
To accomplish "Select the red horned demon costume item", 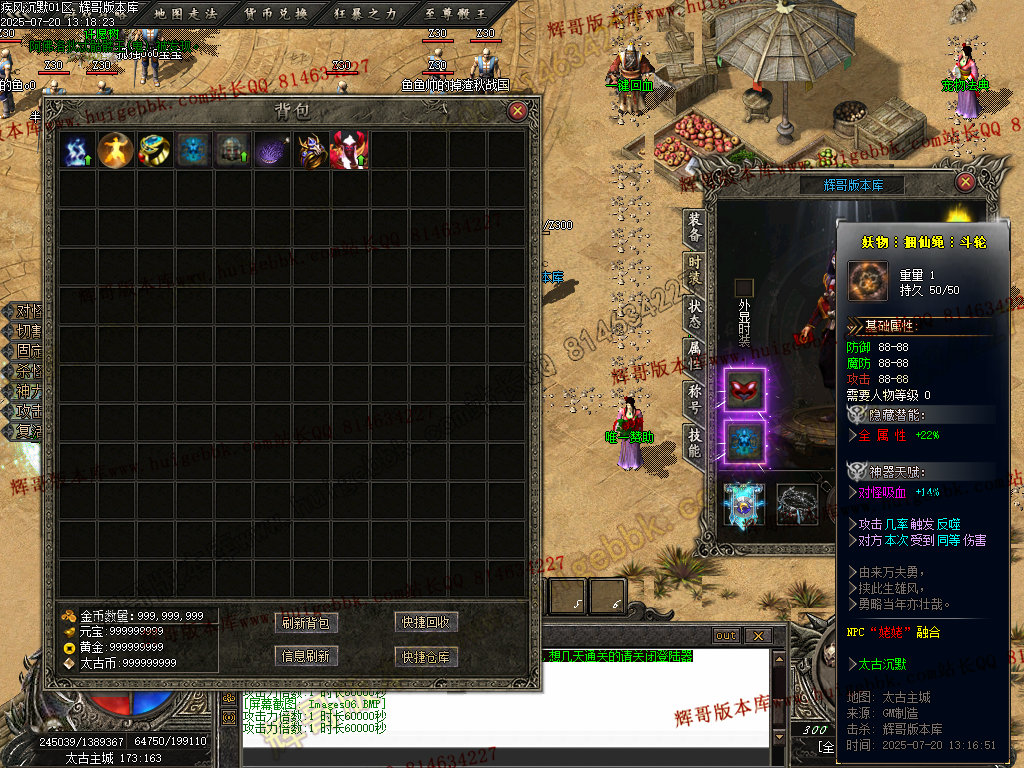I will click(349, 150).
